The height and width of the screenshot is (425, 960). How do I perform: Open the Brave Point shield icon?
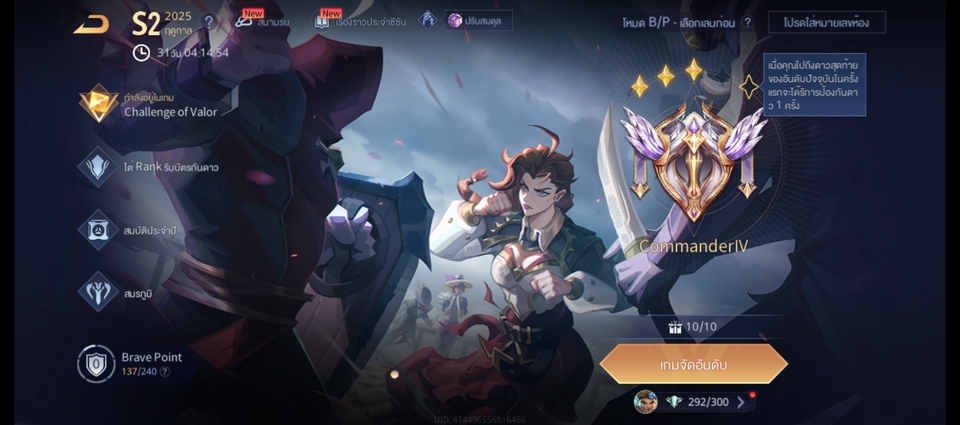coord(97,363)
